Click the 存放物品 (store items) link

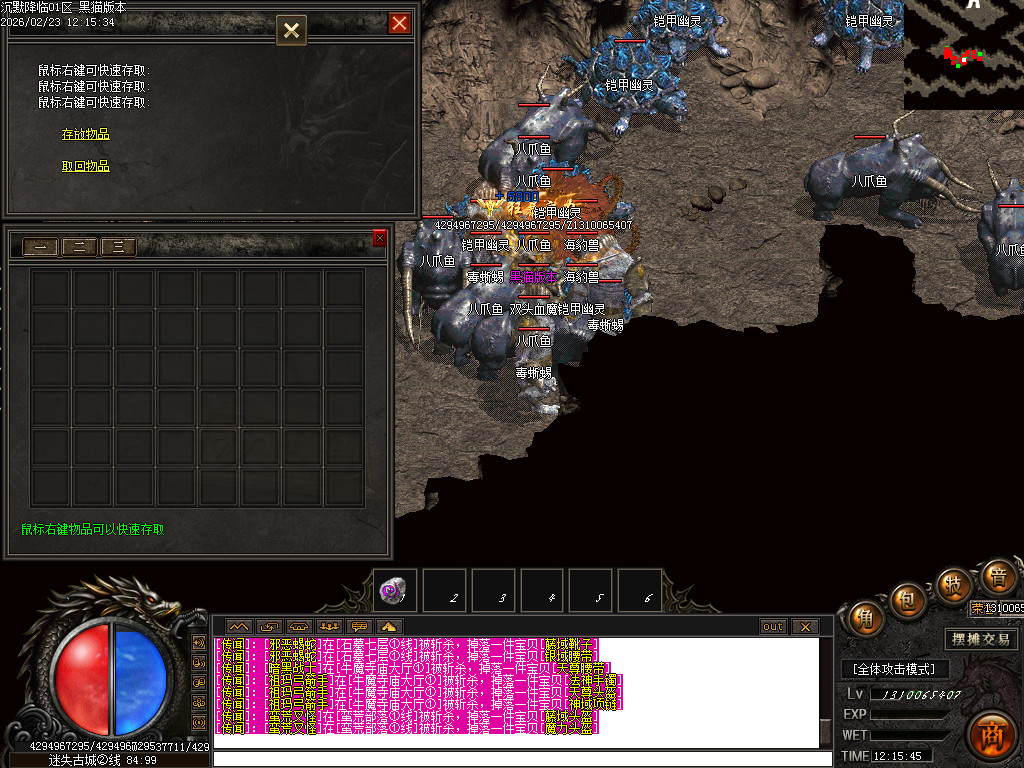(x=86, y=134)
